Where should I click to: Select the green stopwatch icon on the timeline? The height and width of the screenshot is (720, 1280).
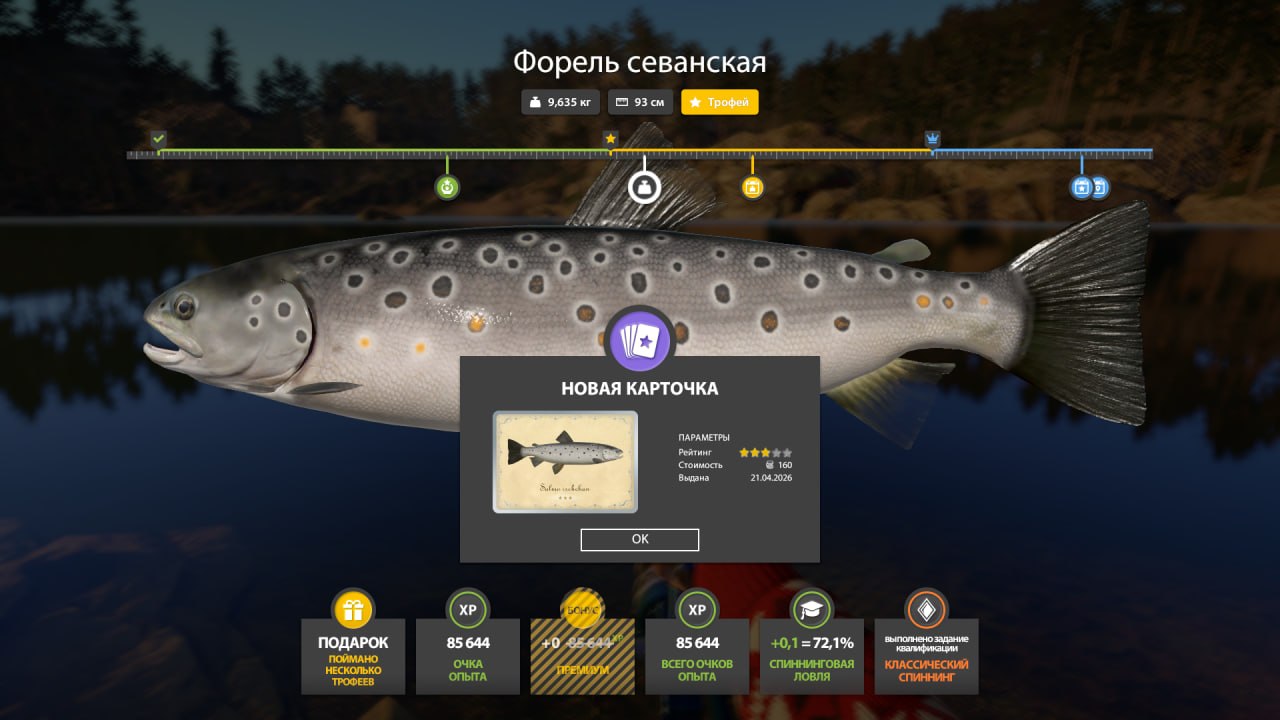[445, 187]
